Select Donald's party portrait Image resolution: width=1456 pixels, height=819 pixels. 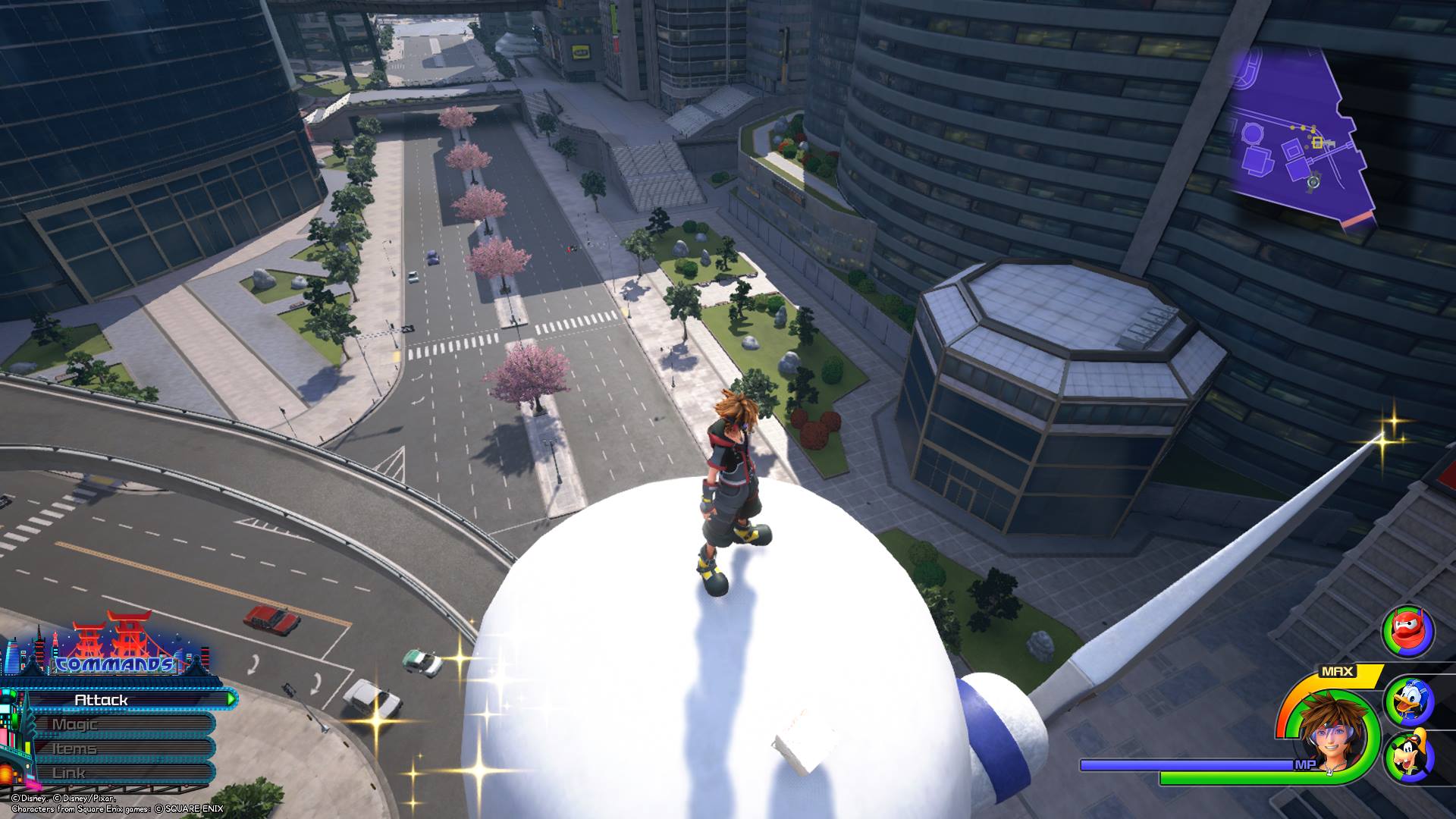click(x=1408, y=701)
